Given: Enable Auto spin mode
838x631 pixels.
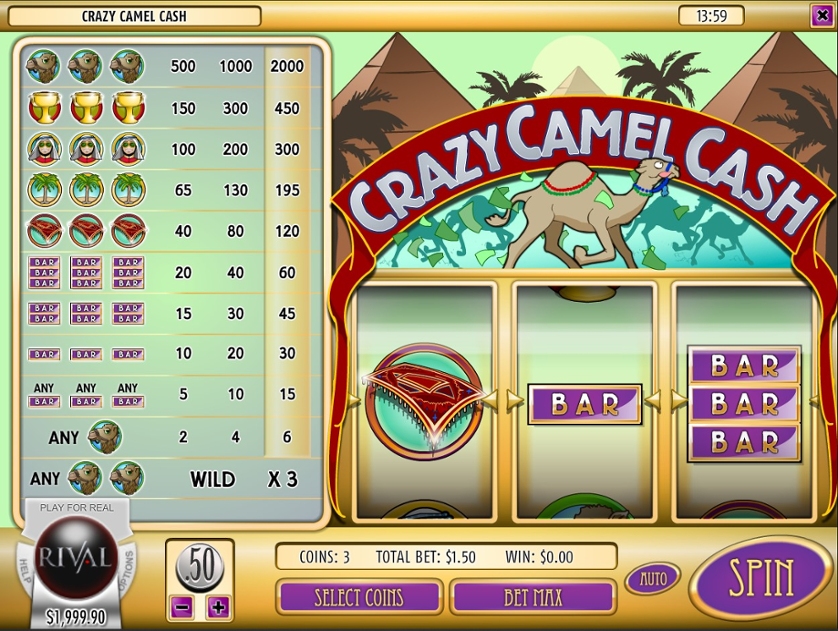Looking at the screenshot, I should coord(652,578).
